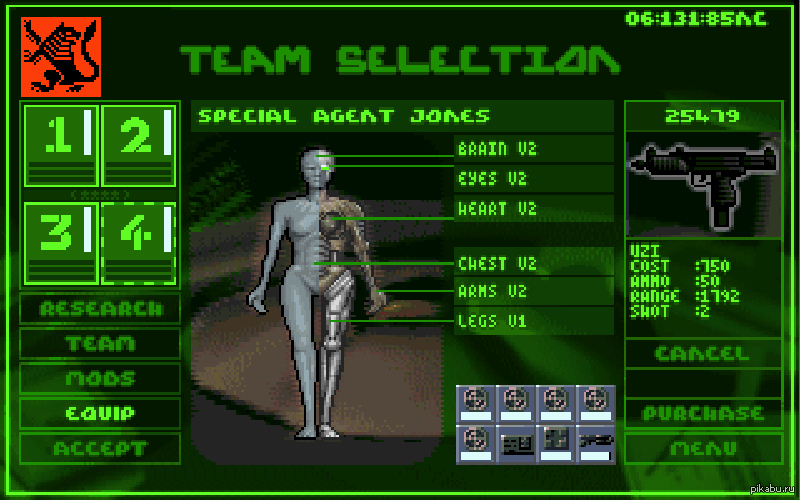The height and width of the screenshot is (500, 800).
Task: Cancel the Uzi purchase
Action: tap(701, 353)
